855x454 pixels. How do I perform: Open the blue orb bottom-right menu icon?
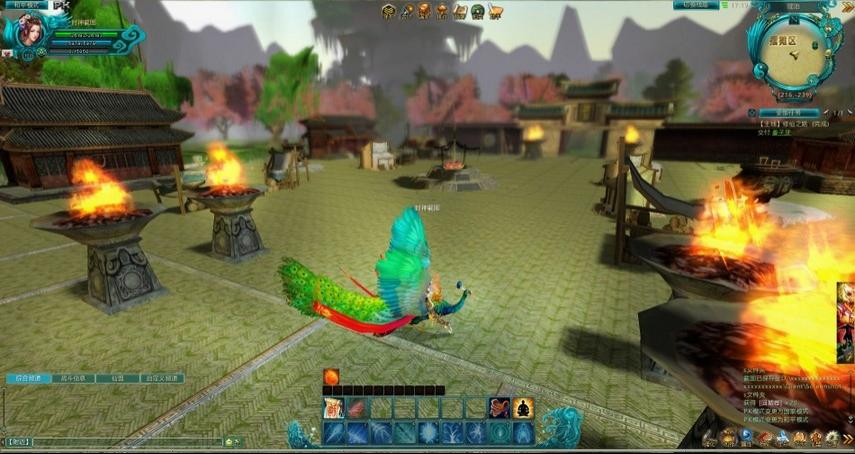(x=746, y=436)
